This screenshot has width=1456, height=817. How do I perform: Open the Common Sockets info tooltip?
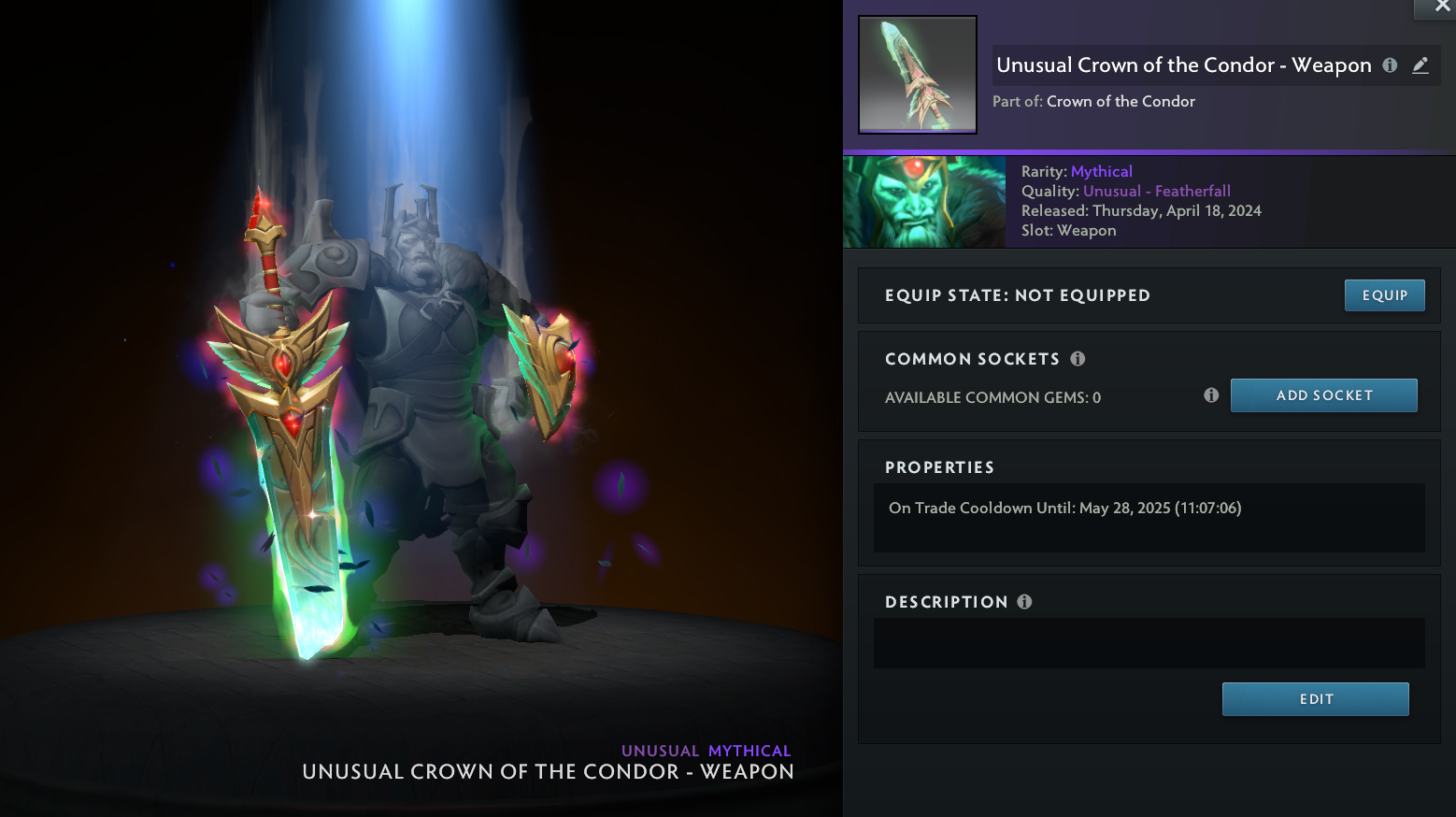pyautogui.click(x=1078, y=359)
